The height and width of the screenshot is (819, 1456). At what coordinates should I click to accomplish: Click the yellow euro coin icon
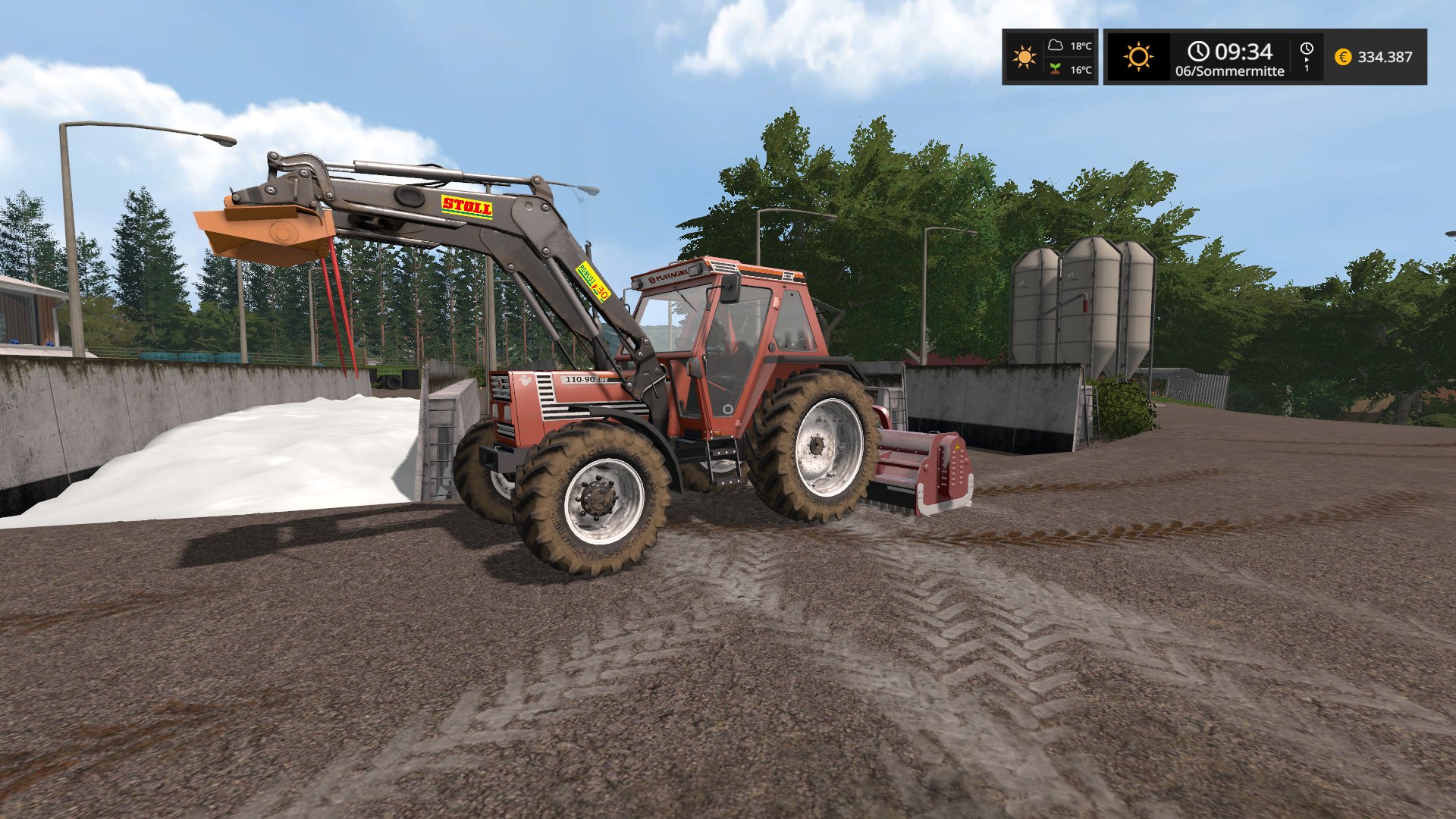coord(1342,57)
